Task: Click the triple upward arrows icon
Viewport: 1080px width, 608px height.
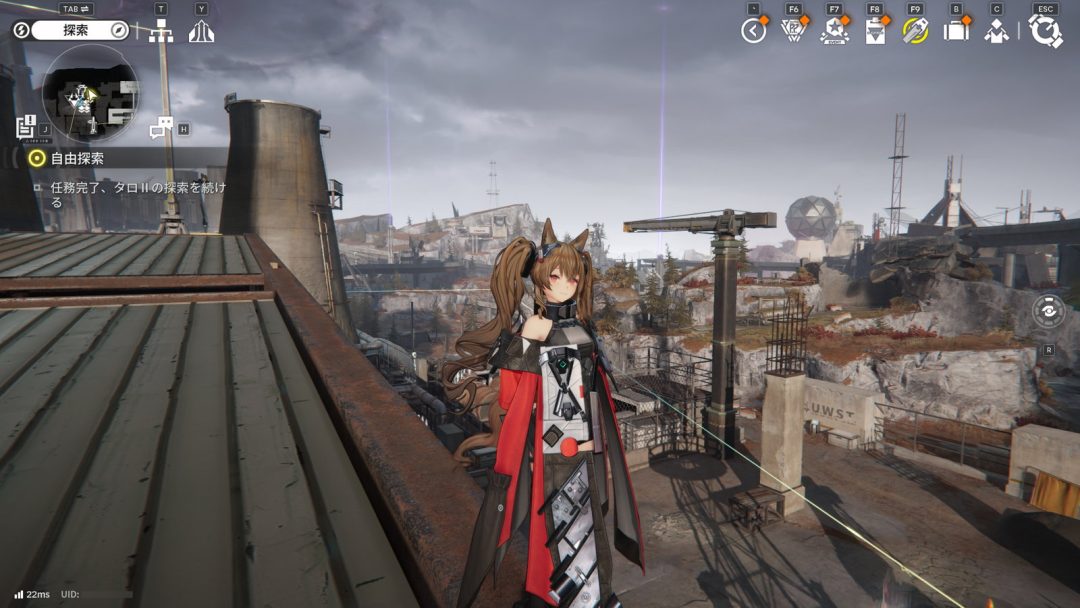Action: point(201,31)
